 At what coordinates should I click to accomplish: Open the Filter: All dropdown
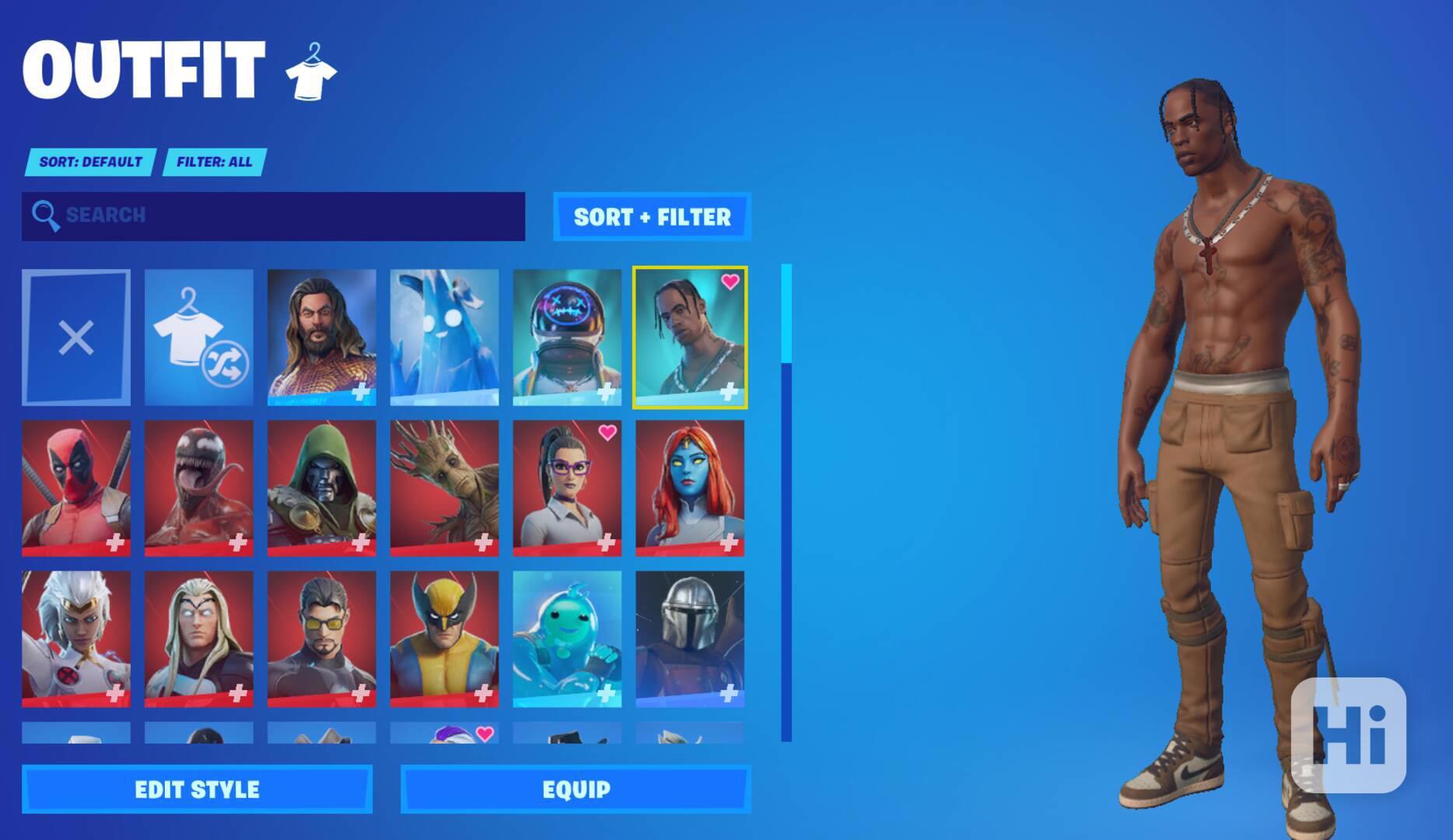pos(212,163)
